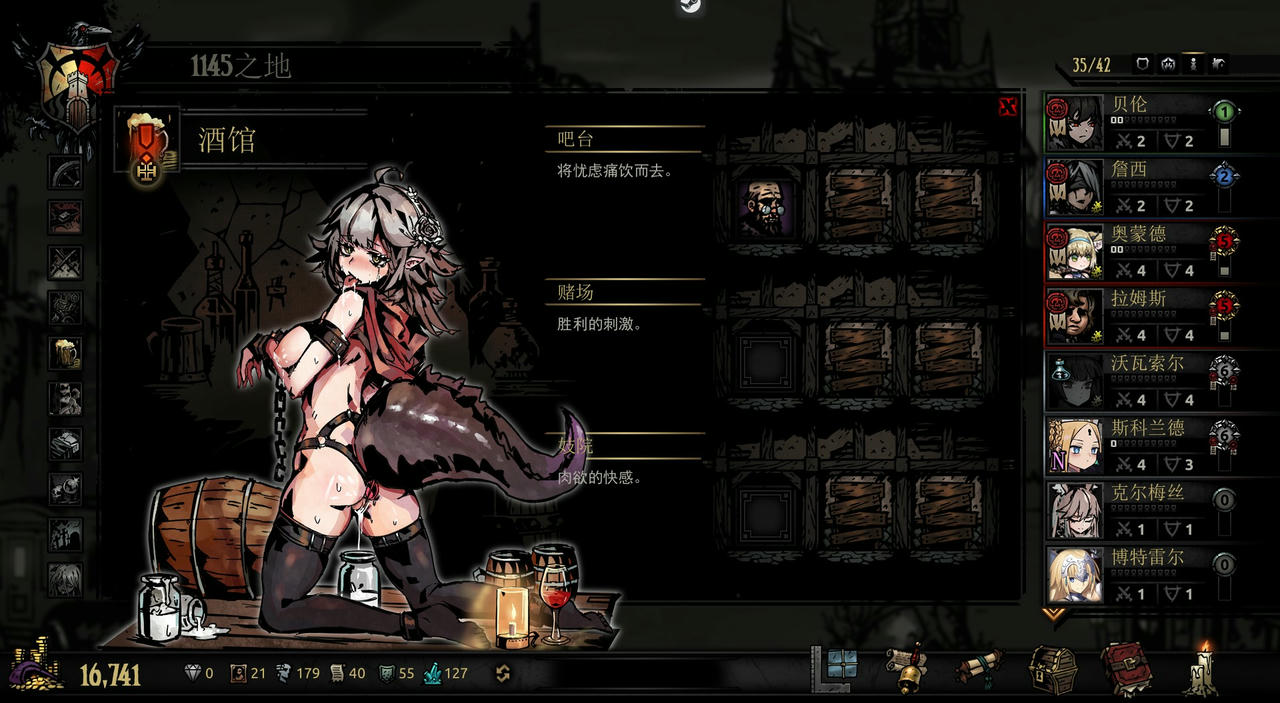This screenshot has width=1280, height=703.
Task: Pick 拉姆斯 from the hero roster
Action: 1130,315
